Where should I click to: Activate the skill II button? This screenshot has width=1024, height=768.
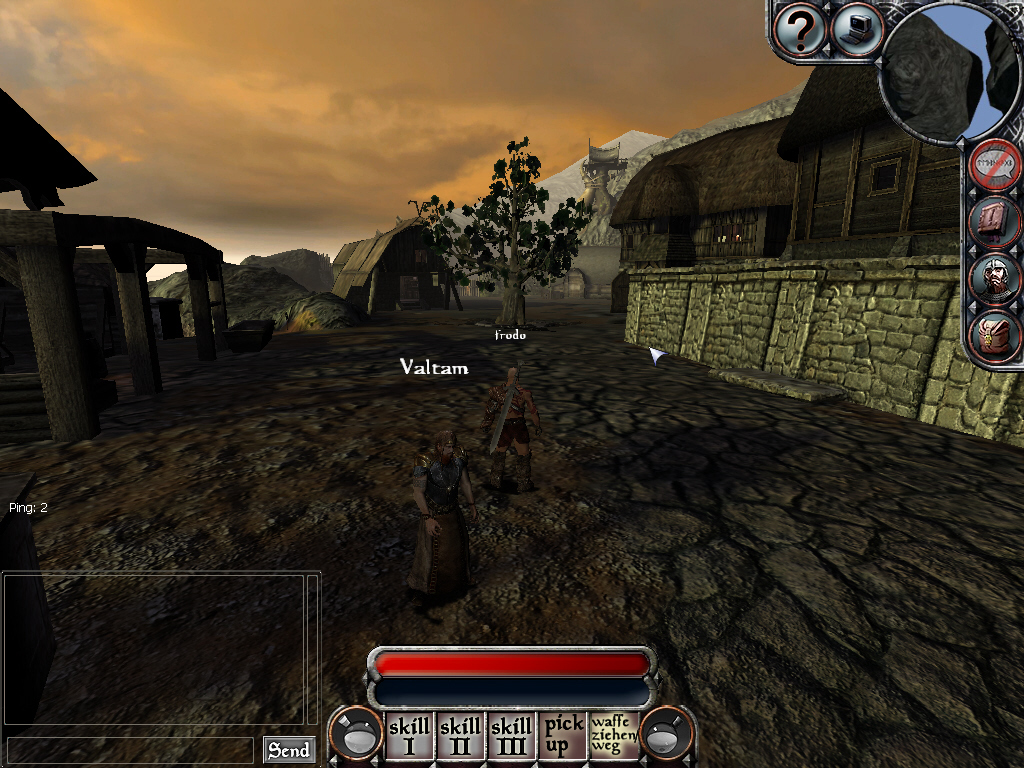pos(460,735)
